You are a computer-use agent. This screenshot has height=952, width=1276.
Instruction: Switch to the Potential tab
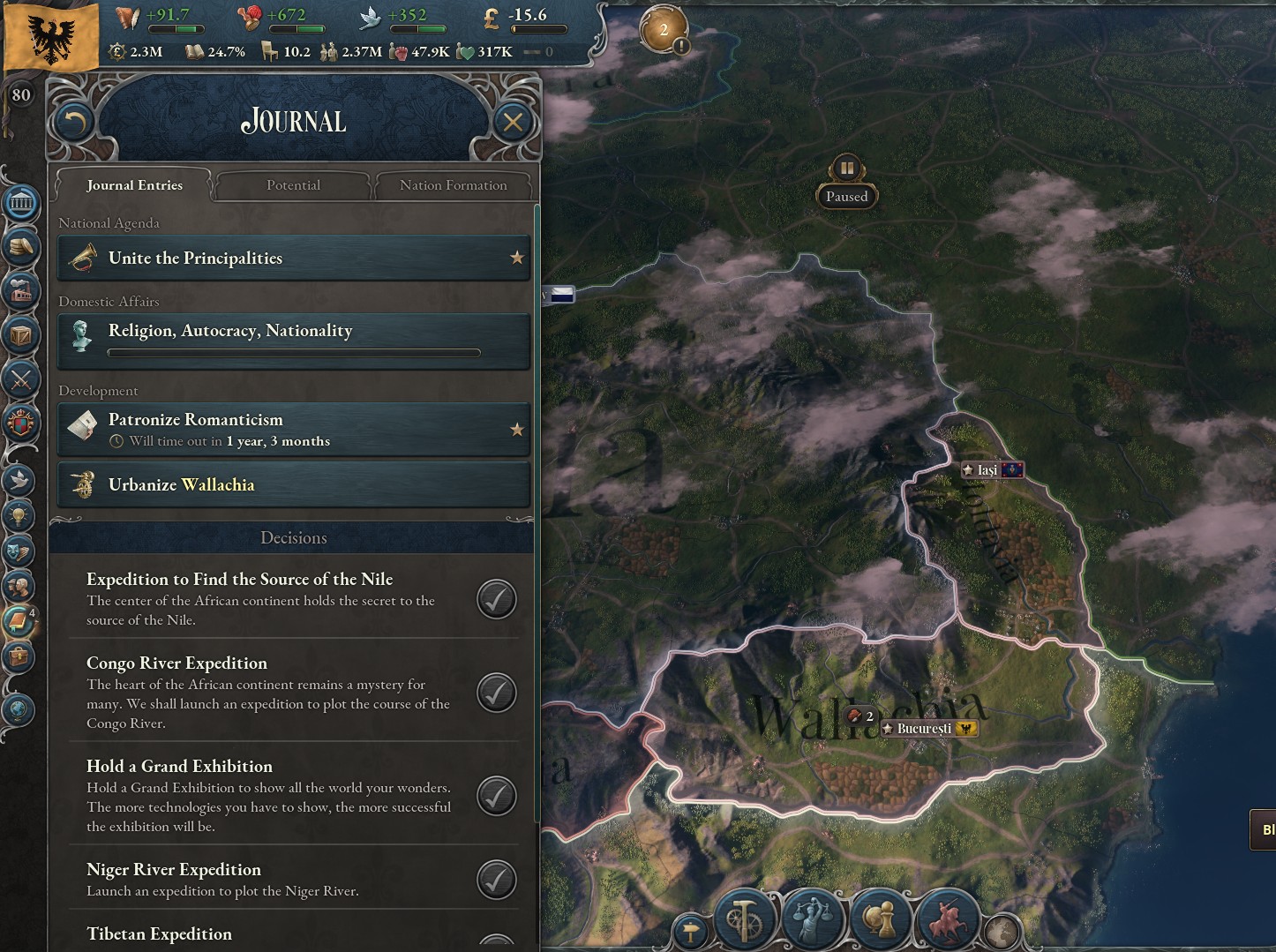[293, 185]
